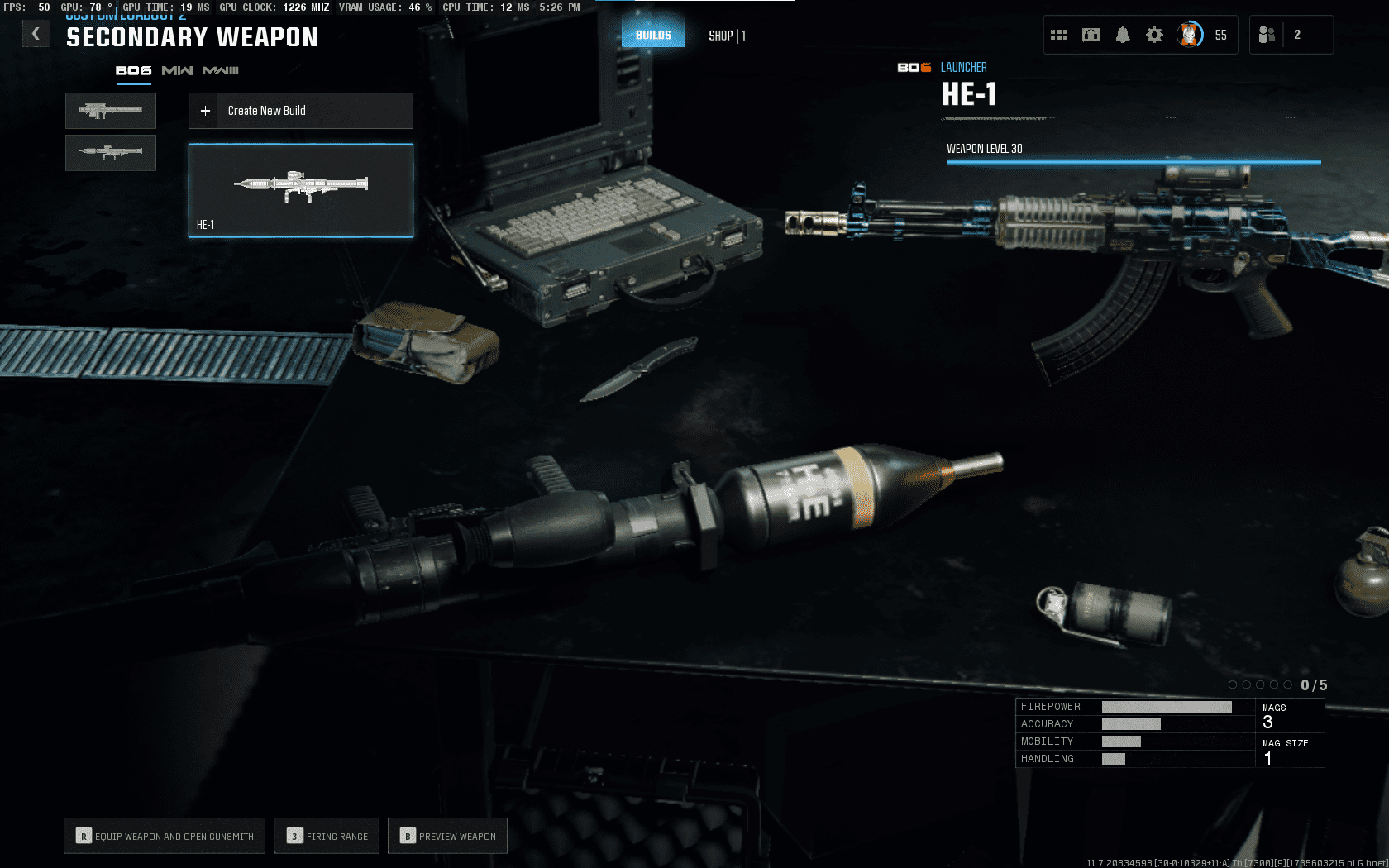The height and width of the screenshot is (868, 1389).
Task: Go back with the arrow button
Action: tap(36, 34)
